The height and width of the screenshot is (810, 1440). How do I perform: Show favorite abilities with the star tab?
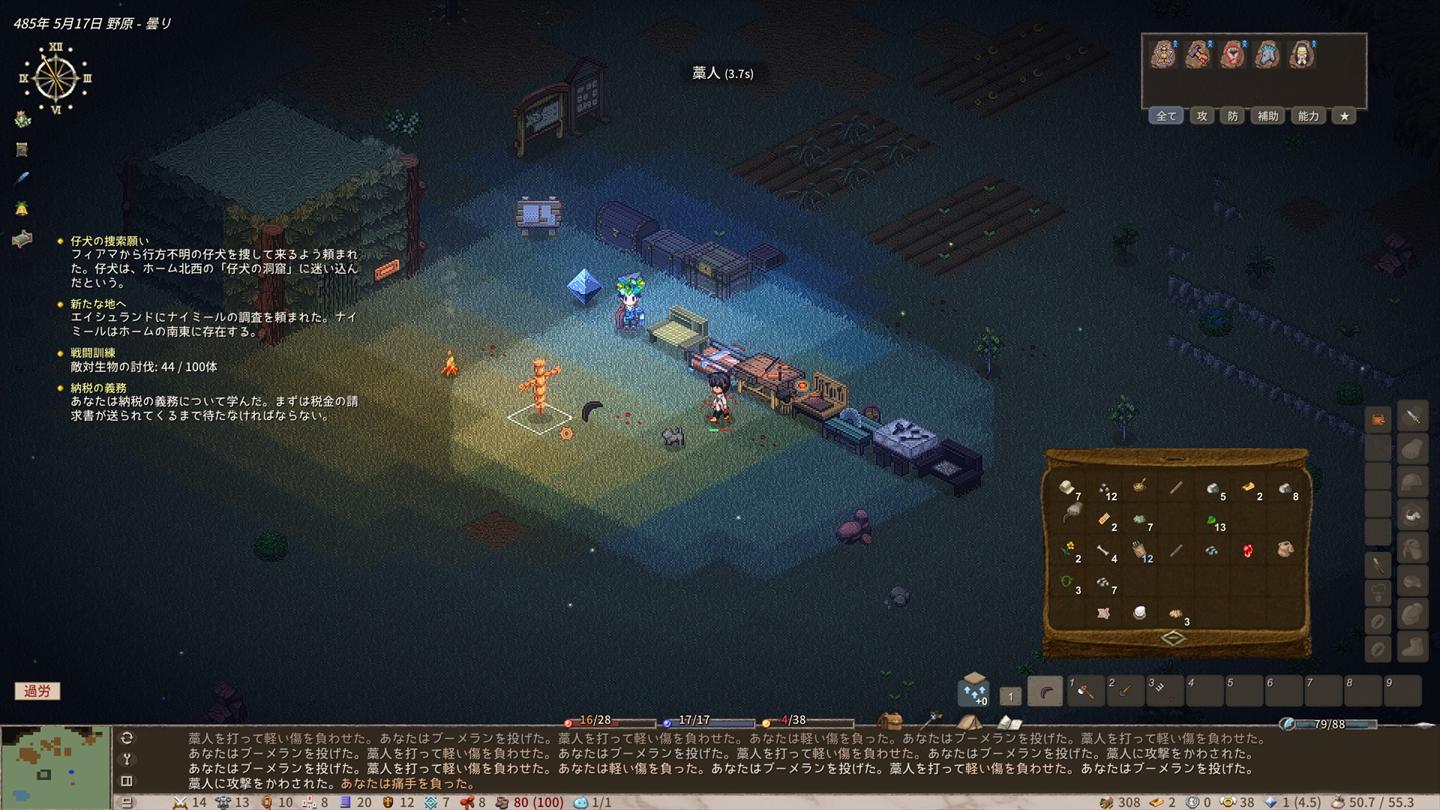click(1345, 116)
